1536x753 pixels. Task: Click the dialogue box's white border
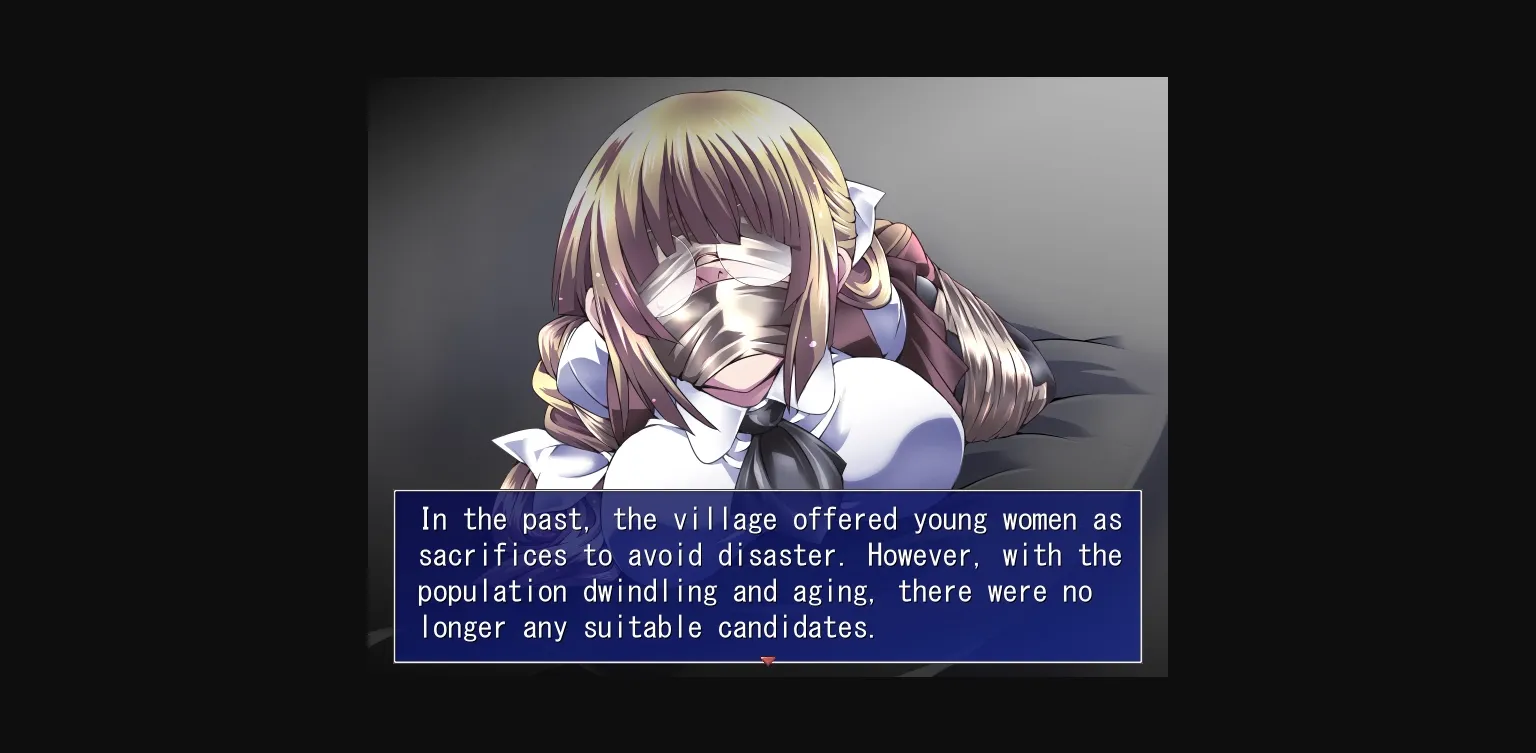pos(768,492)
